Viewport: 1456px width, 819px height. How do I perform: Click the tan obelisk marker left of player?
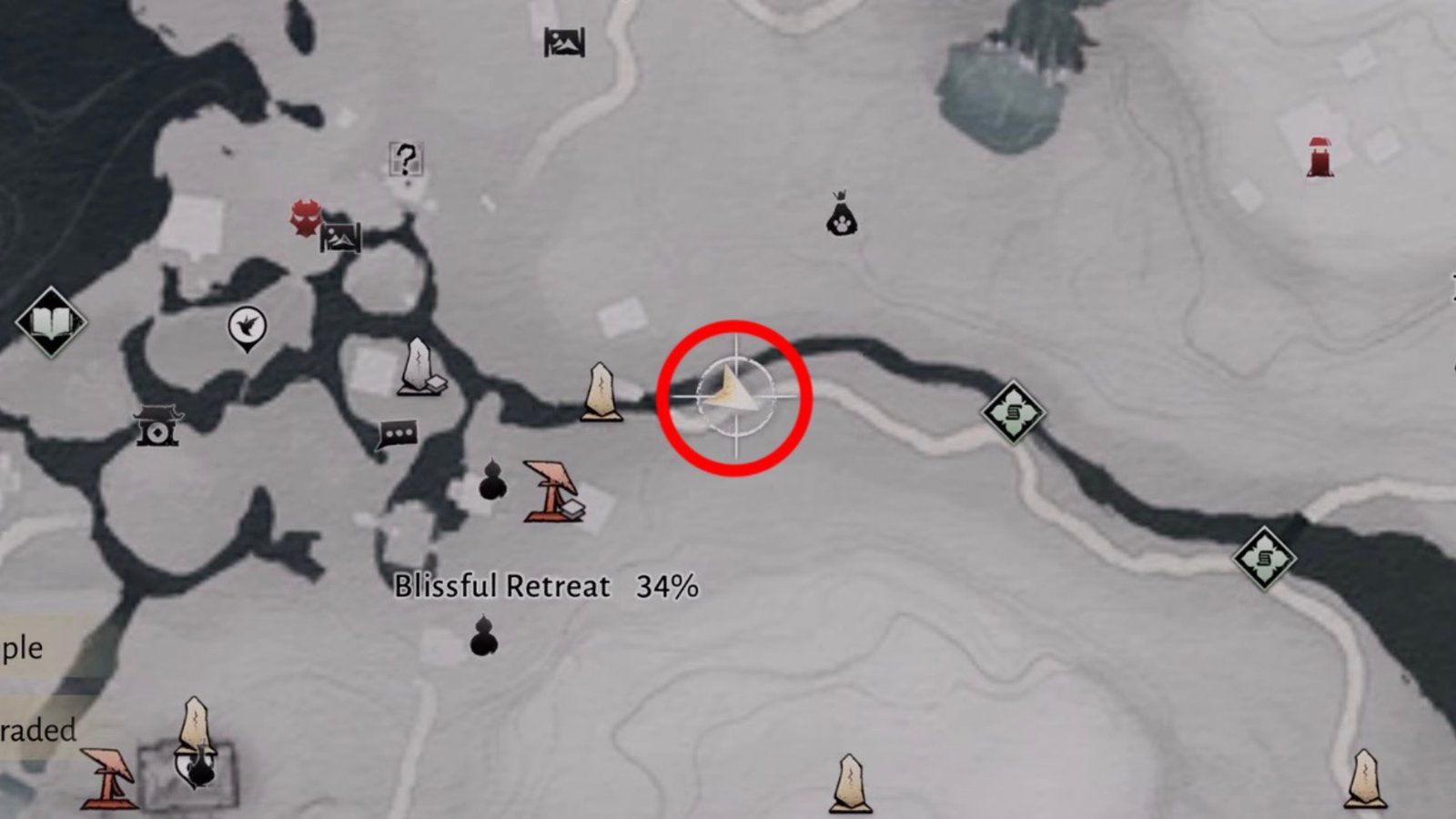click(x=600, y=393)
